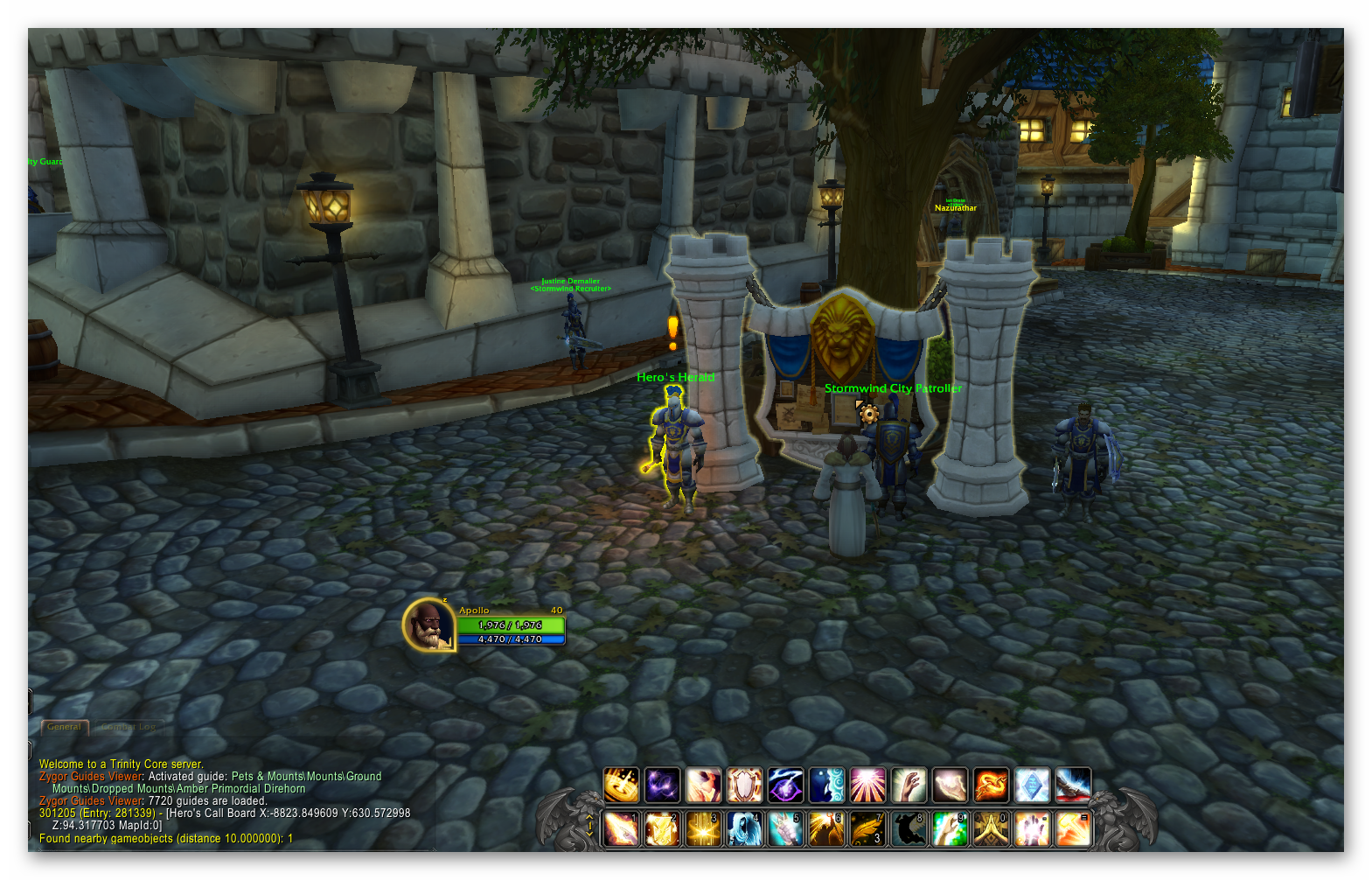
Task: Switch to the Combat Log tab
Action: 129,727
